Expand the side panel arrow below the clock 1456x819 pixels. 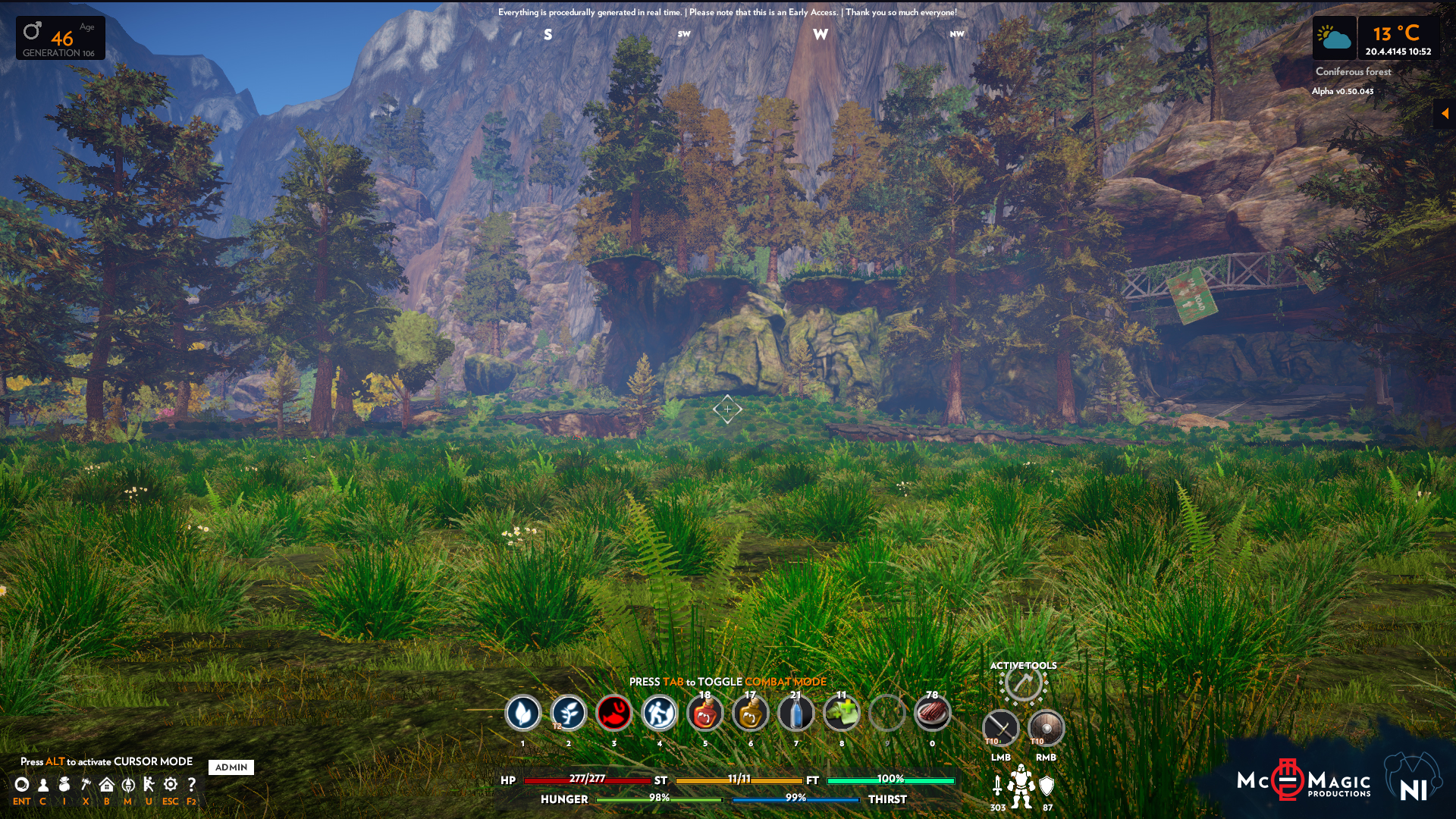[x=1446, y=113]
